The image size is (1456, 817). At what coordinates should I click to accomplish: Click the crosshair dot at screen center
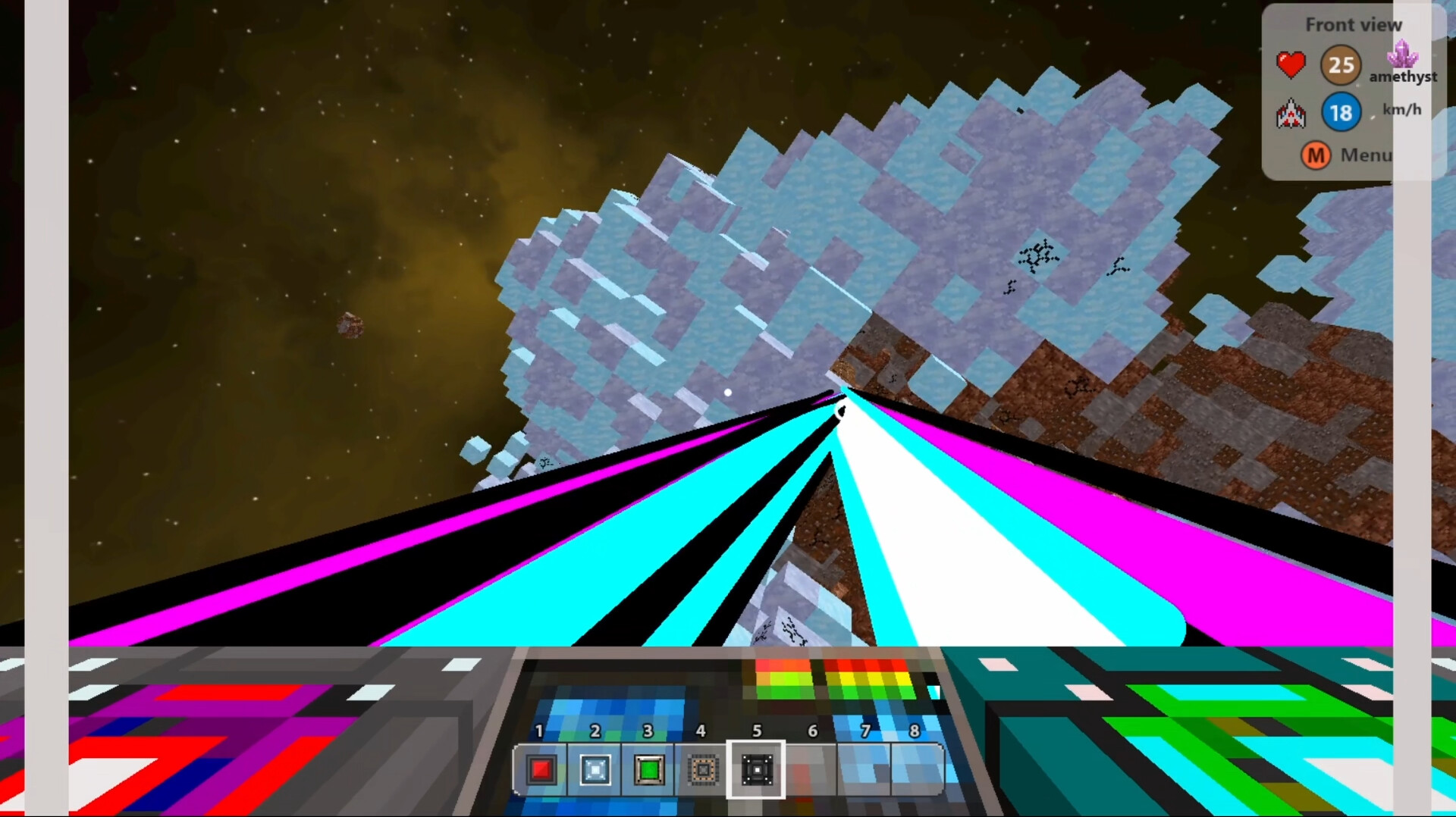click(727, 392)
